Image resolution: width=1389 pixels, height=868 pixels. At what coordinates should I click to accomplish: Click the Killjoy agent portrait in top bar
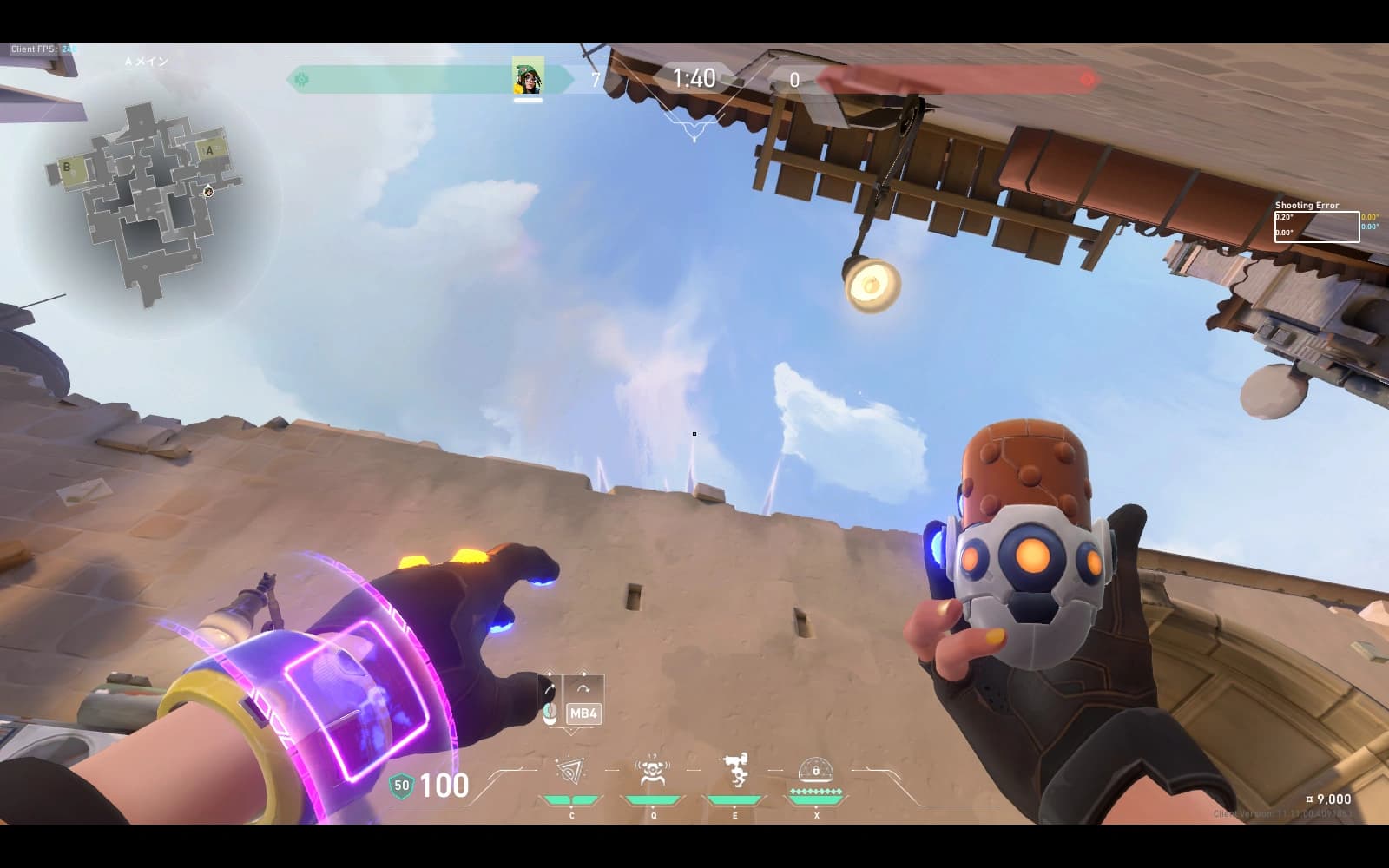[x=528, y=79]
